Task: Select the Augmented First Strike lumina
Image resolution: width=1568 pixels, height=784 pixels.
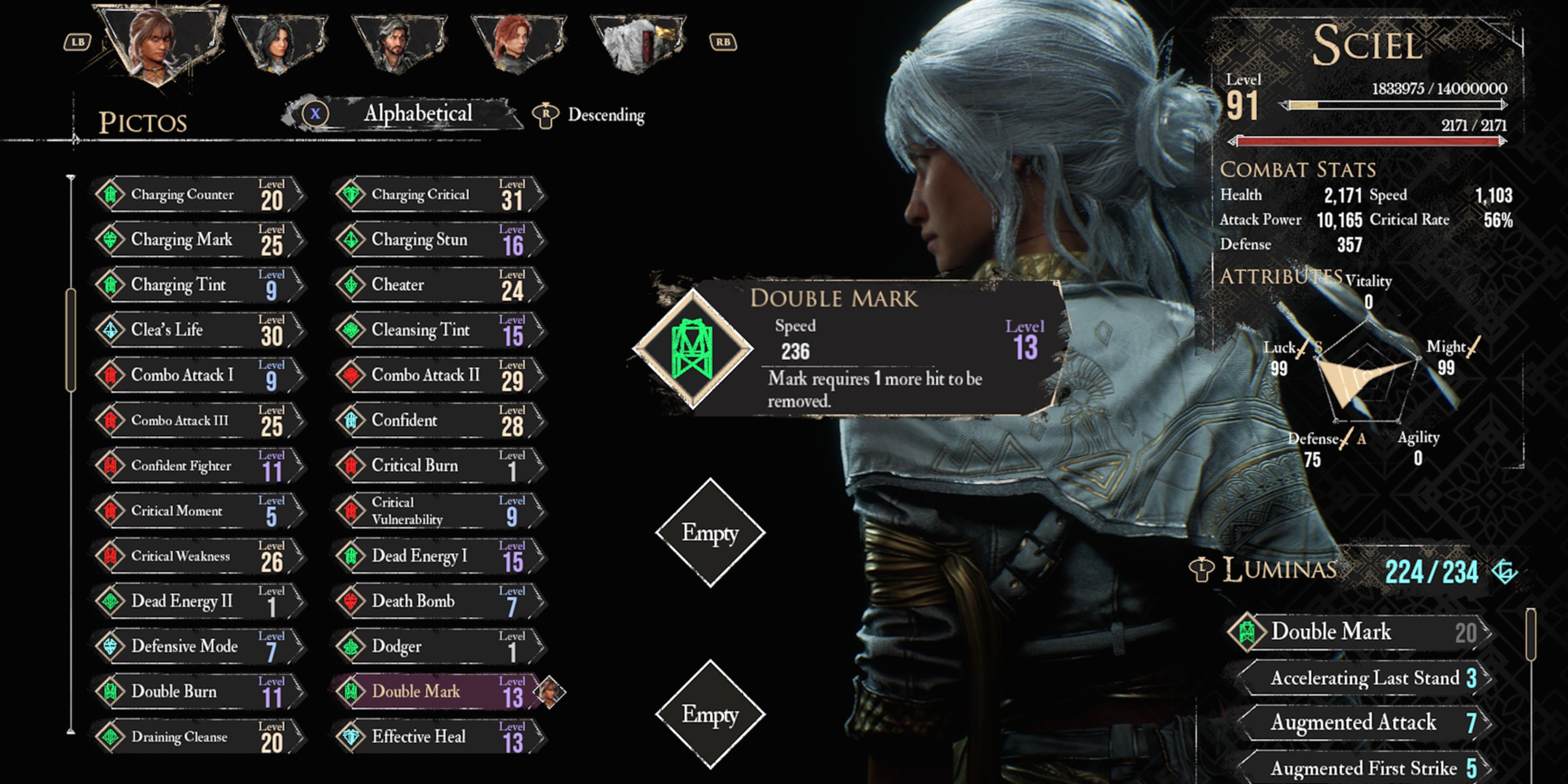Action: tap(1363, 768)
